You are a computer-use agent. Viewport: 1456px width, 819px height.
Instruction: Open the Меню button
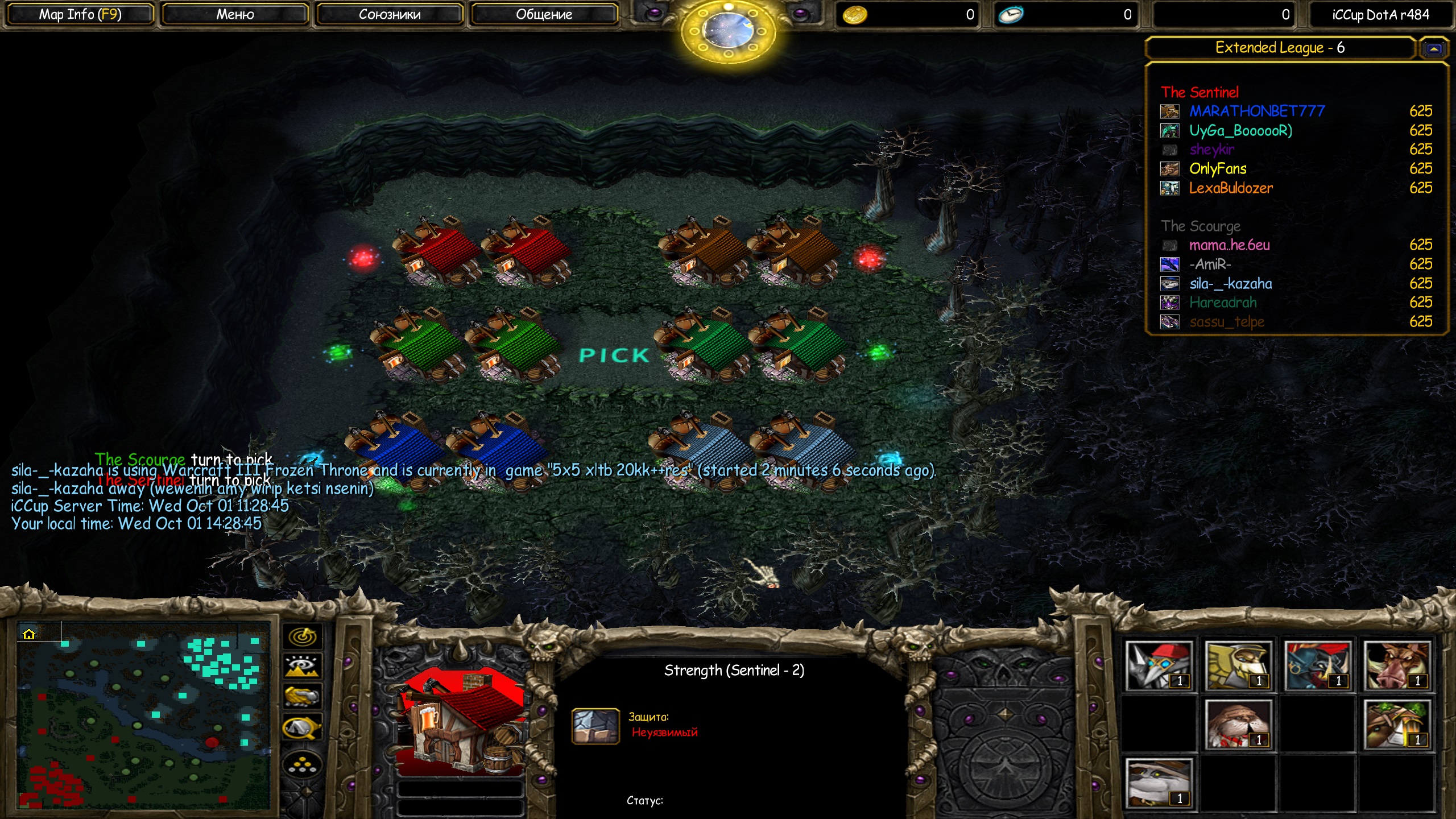pyautogui.click(x=235, y=15)
